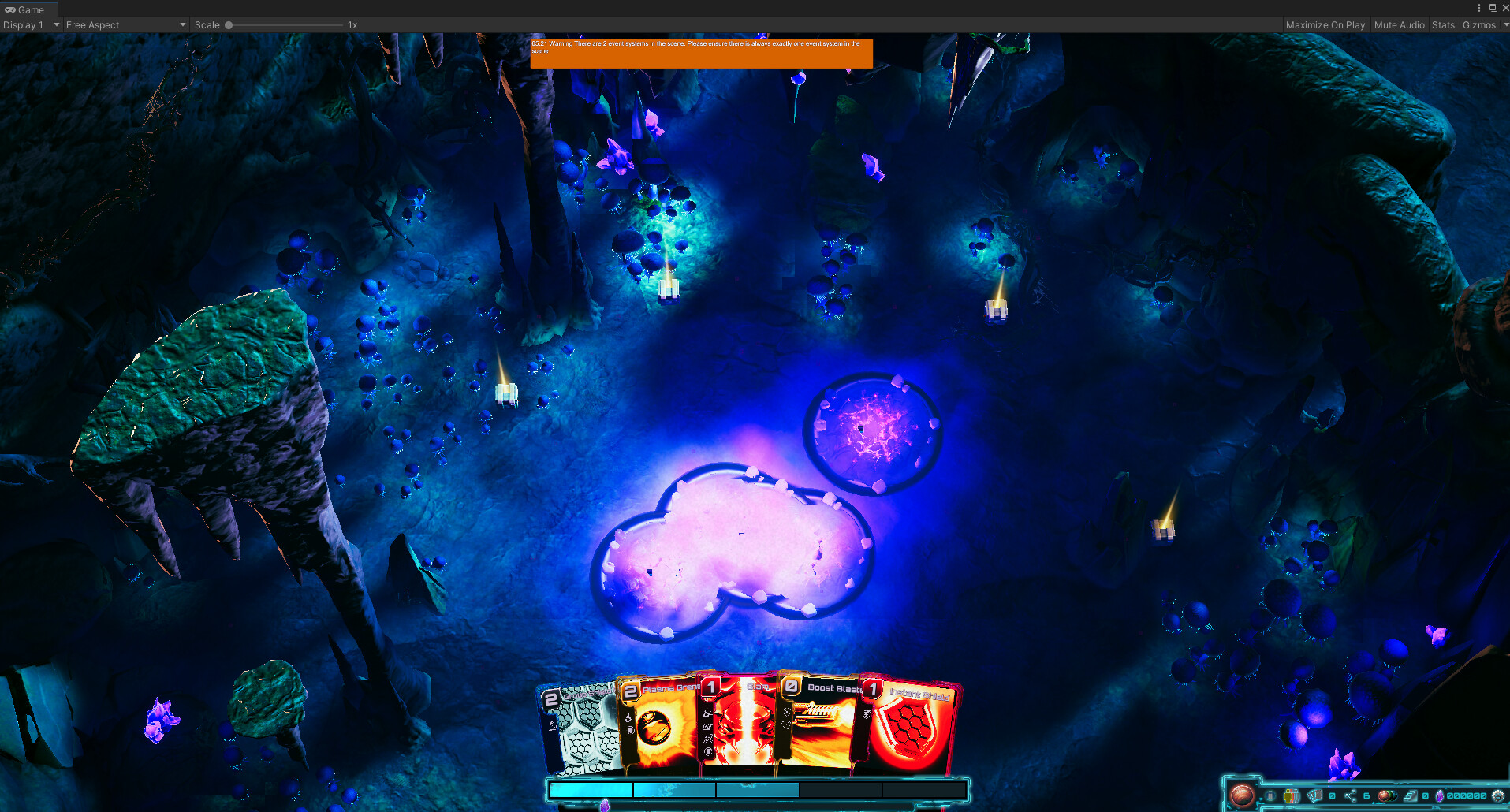This screenshot has width=1510, height=812.
Task: Switch to the Game tab
Action: (26, 9)
